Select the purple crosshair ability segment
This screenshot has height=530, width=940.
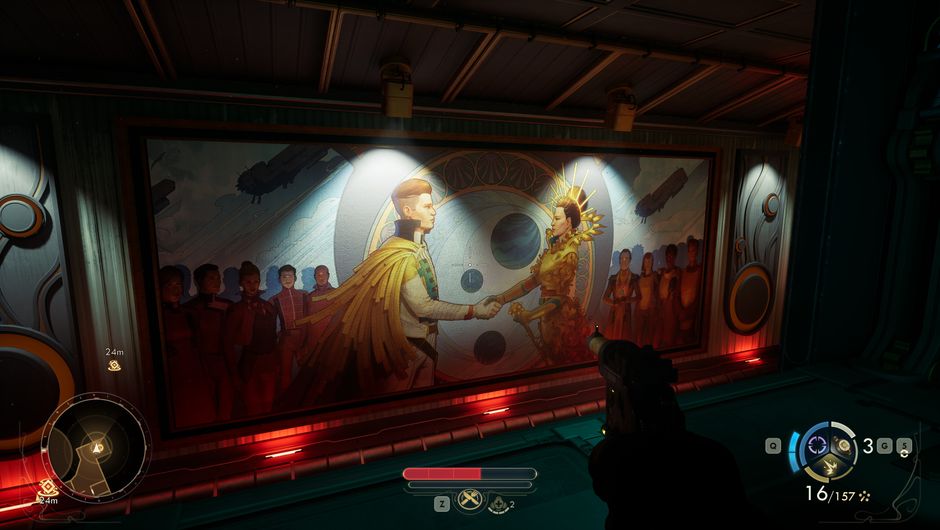pos(819,444)
